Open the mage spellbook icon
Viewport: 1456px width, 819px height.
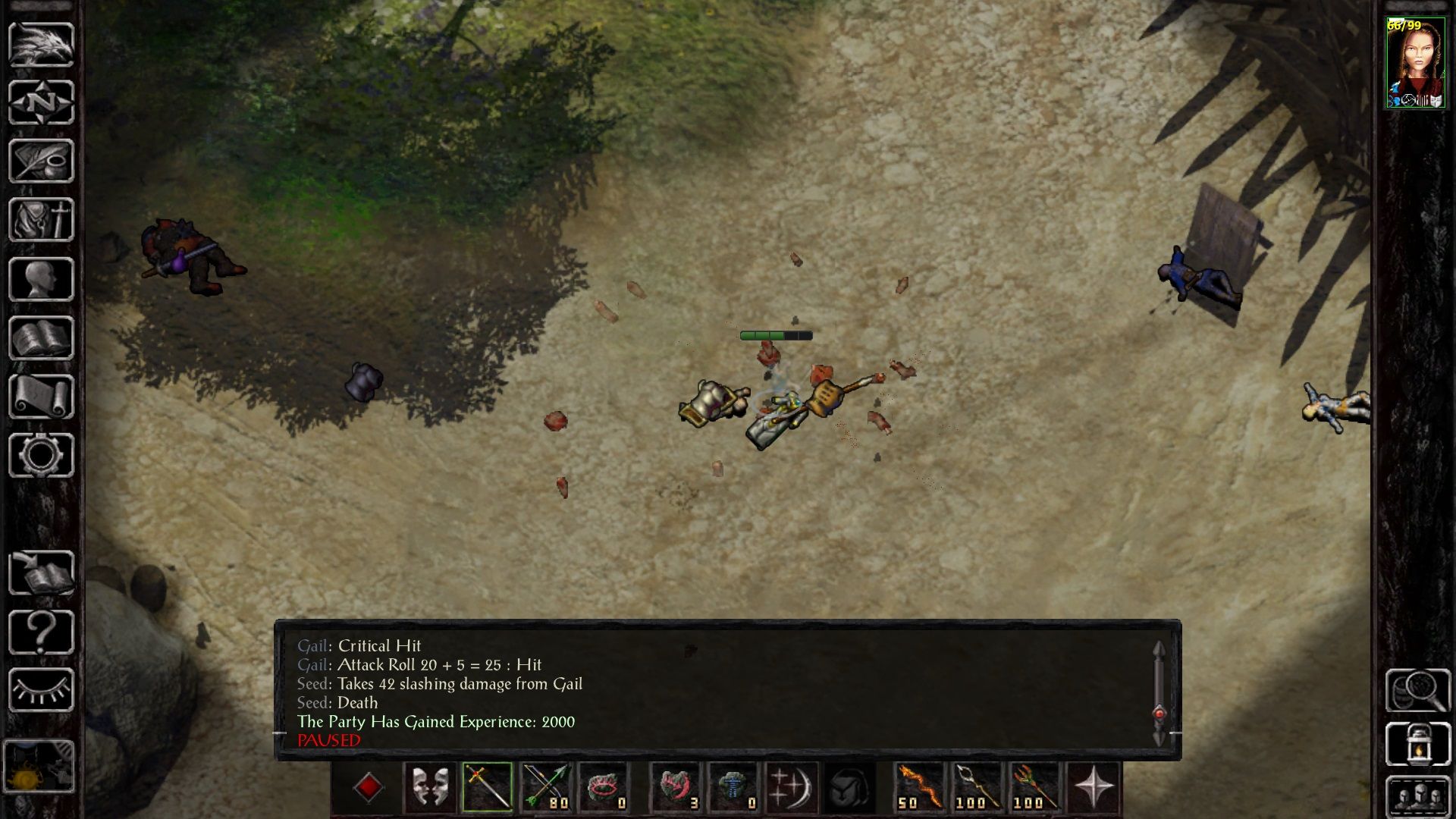[x=41, y=338]
